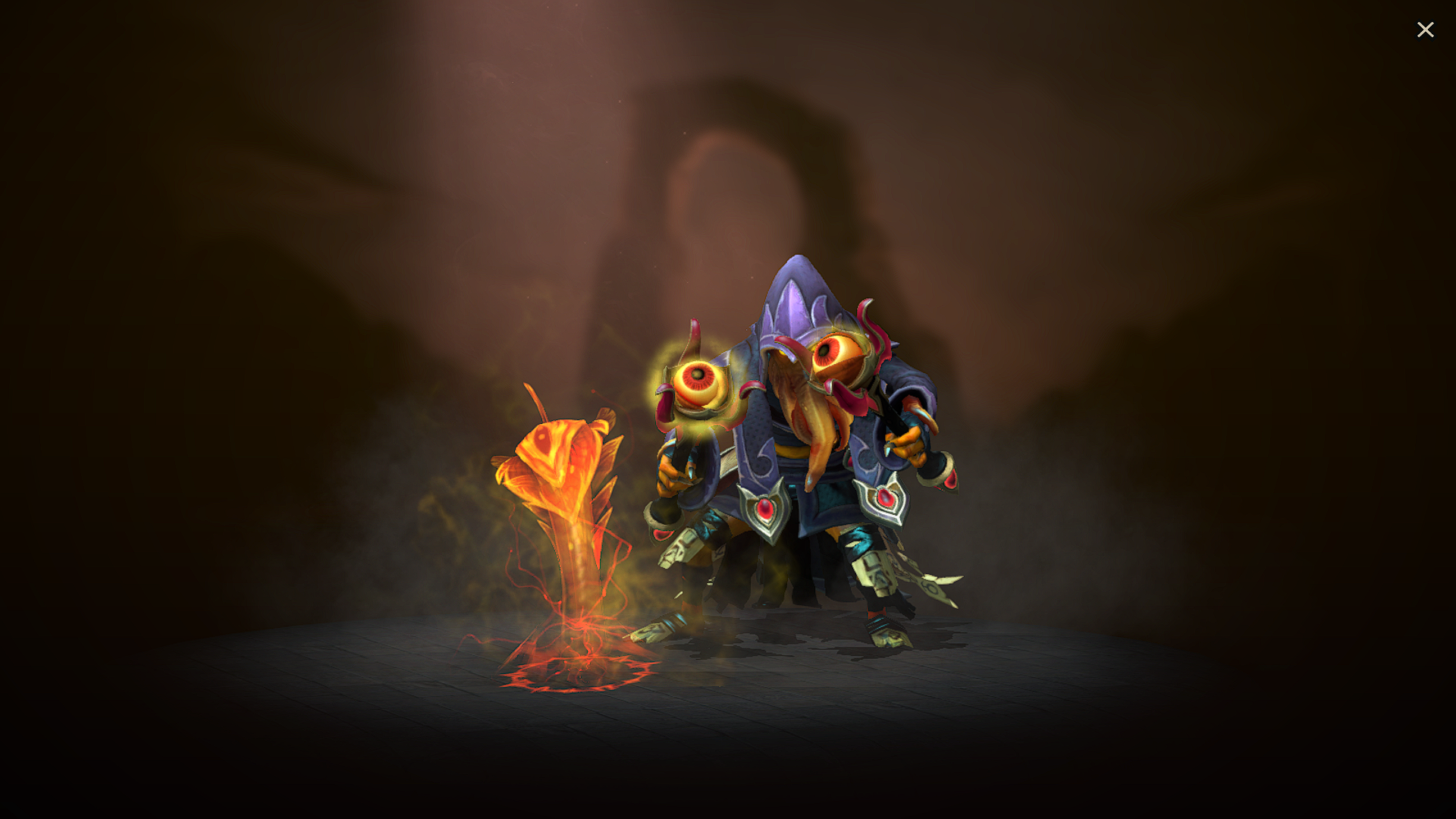Close the hero preview overlay
This screenshot has width=1456, height=819.
pyautogui.click(x=1426, y=29)
